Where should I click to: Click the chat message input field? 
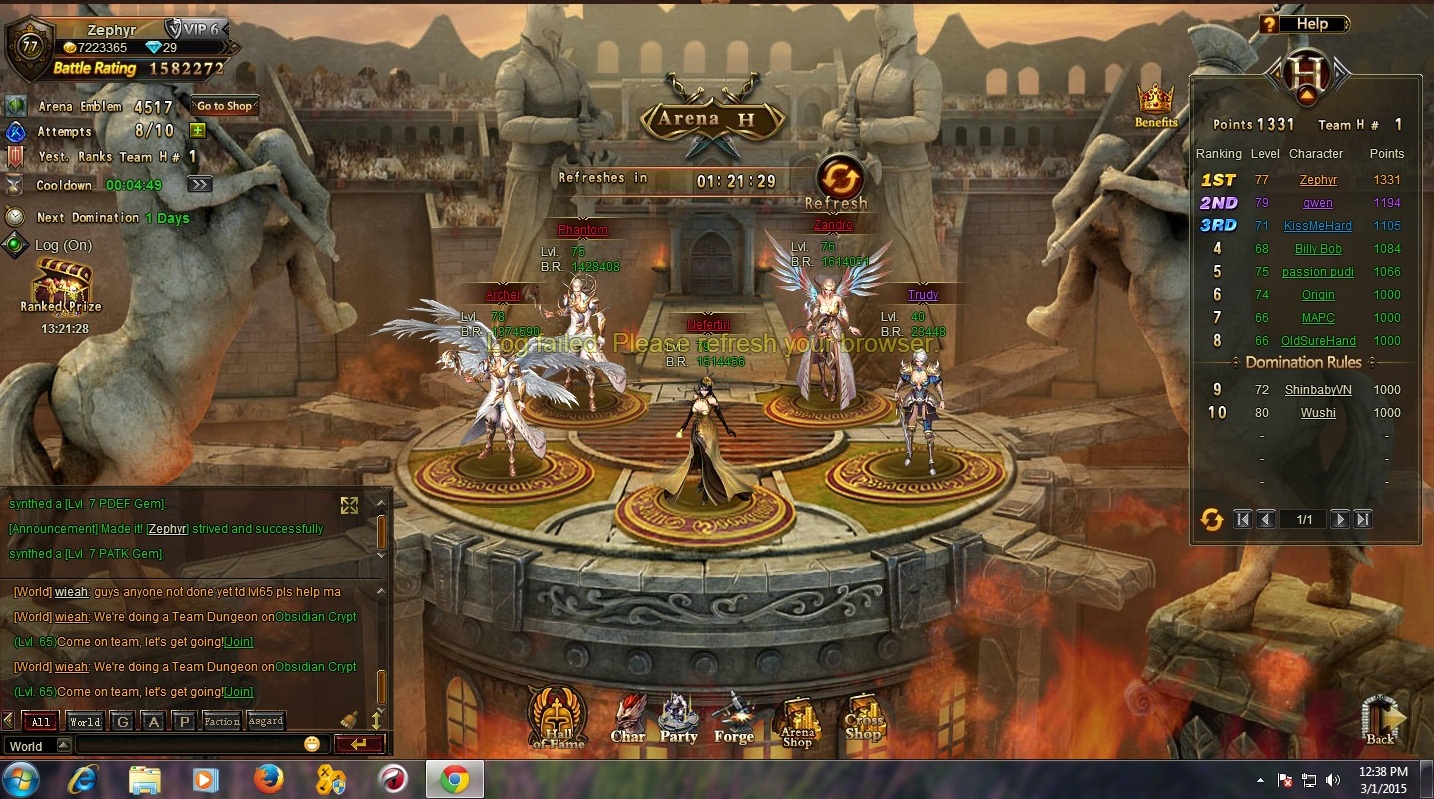pos(190,745)
